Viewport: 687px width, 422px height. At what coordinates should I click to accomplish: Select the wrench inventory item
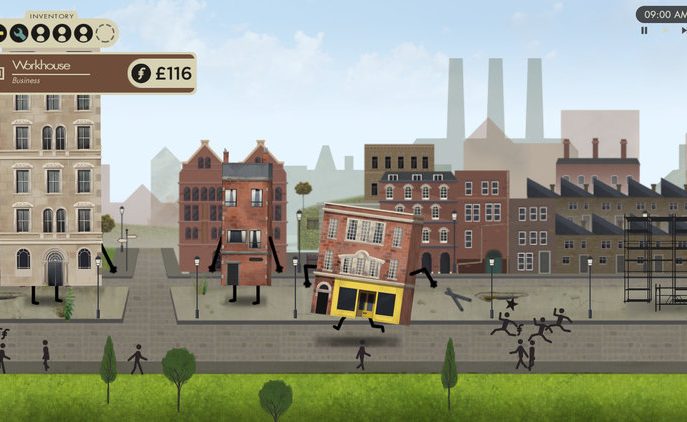pyautogui.click(x=20, y=34)
